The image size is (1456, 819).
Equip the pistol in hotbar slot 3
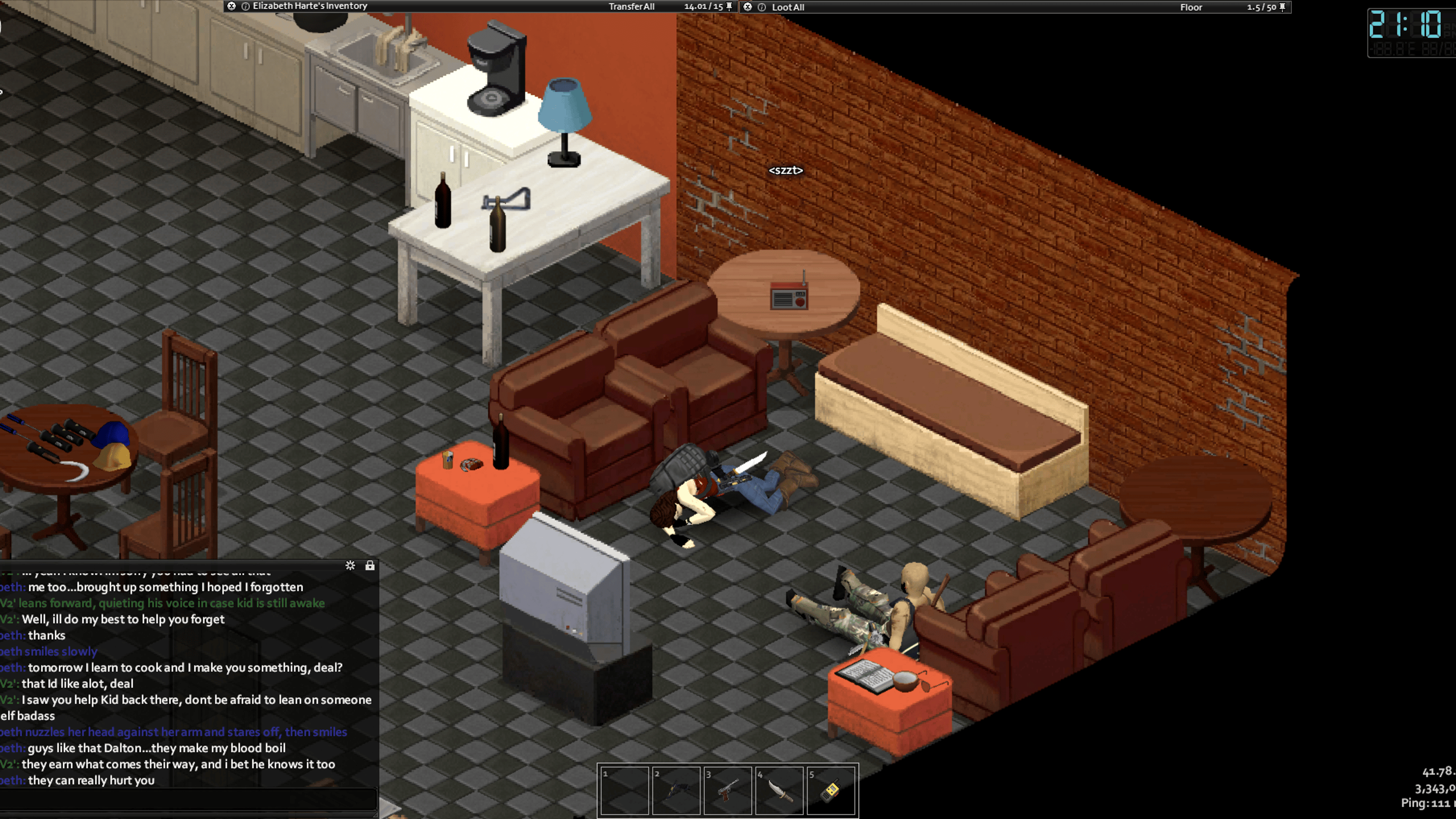[x=728, y=790]
